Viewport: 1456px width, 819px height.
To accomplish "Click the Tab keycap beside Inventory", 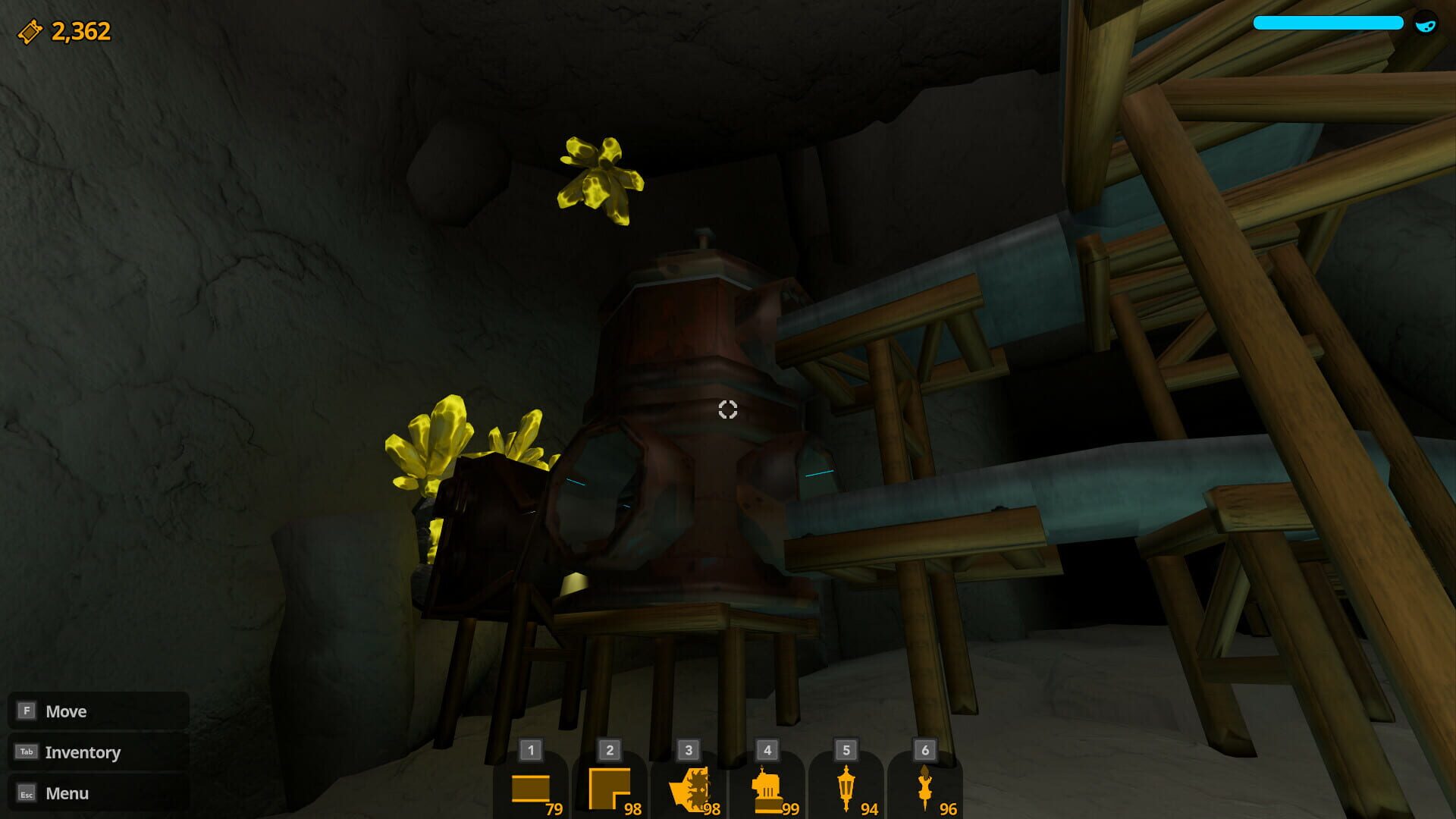I will click(28, 752).
